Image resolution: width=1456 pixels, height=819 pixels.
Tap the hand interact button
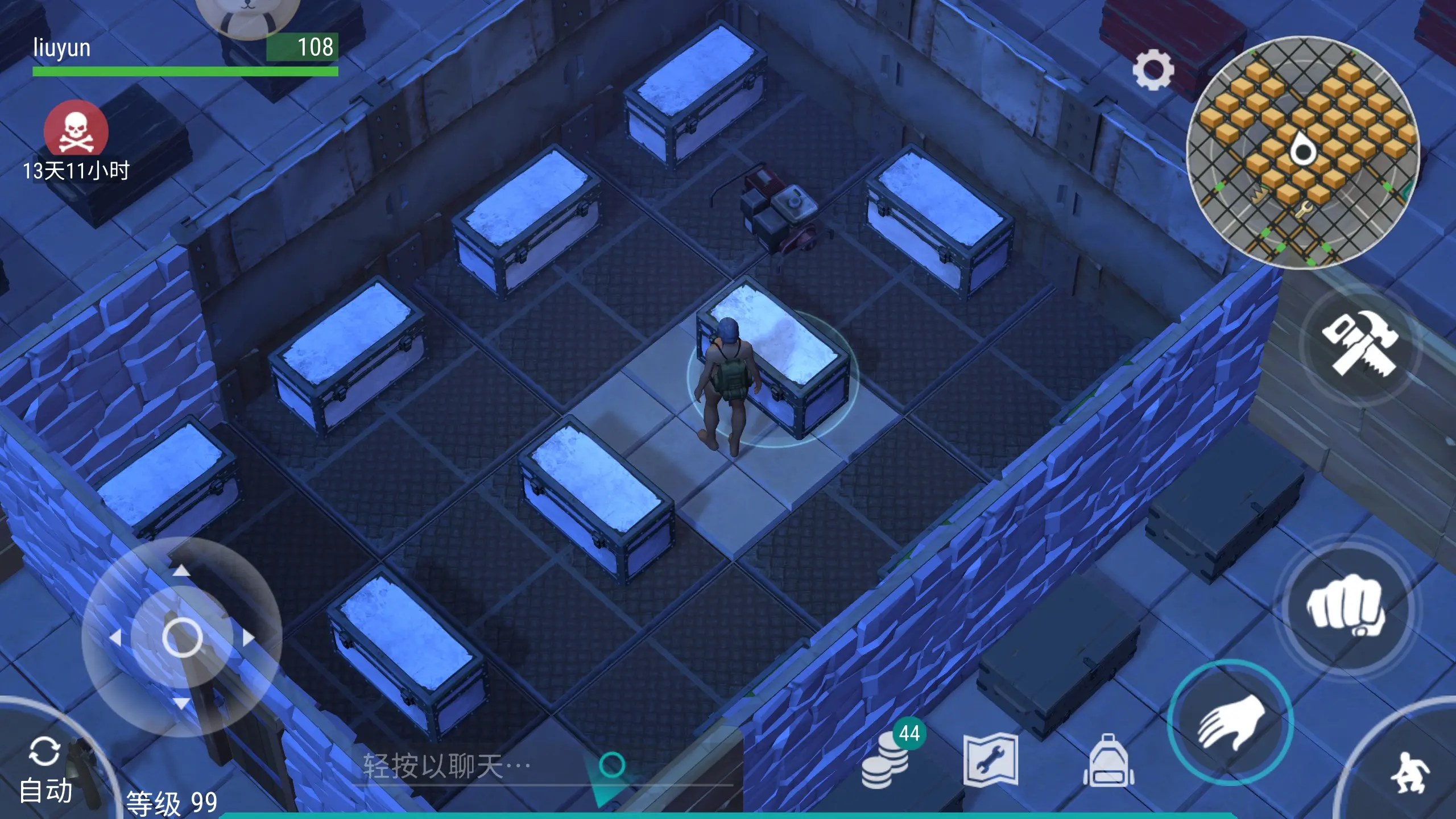click(1231, 722)
